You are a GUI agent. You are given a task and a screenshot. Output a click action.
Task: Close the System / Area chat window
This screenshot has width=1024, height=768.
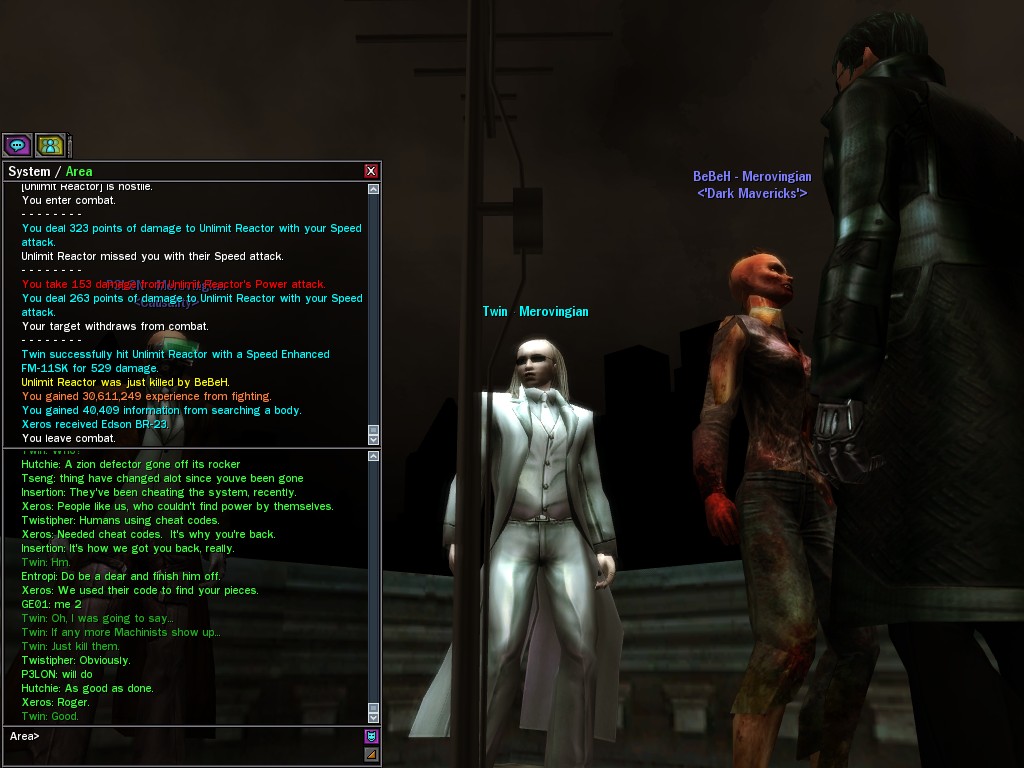(371, 171)
